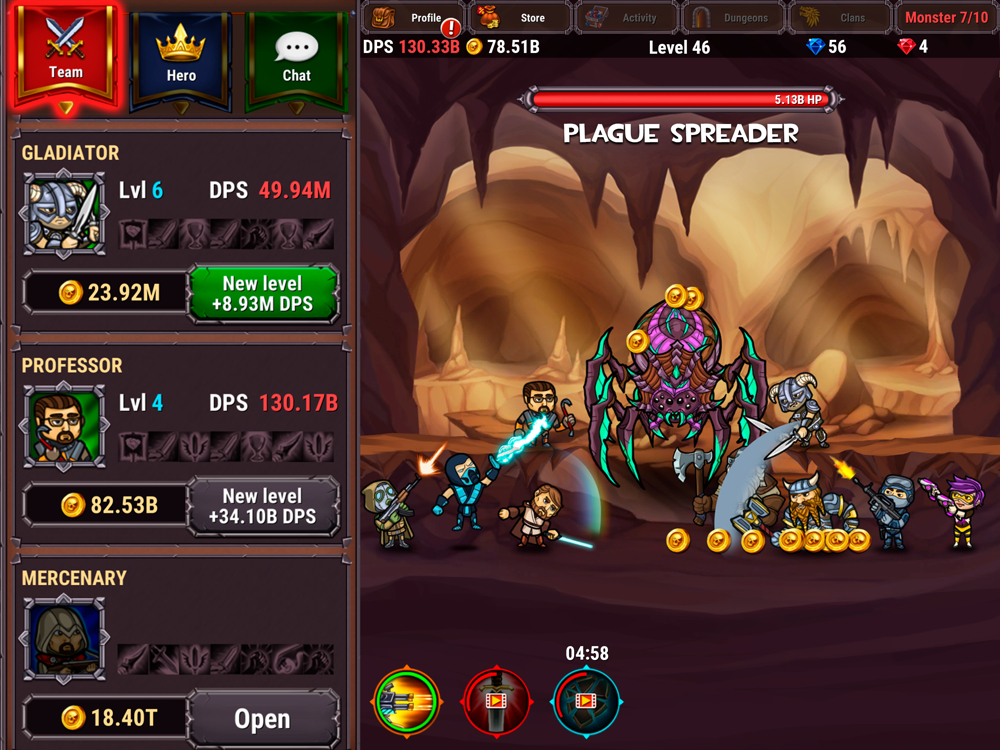The image size is (1000, 750).
Task: Open the Mercenary hero
Action: [x=263, y=718]
